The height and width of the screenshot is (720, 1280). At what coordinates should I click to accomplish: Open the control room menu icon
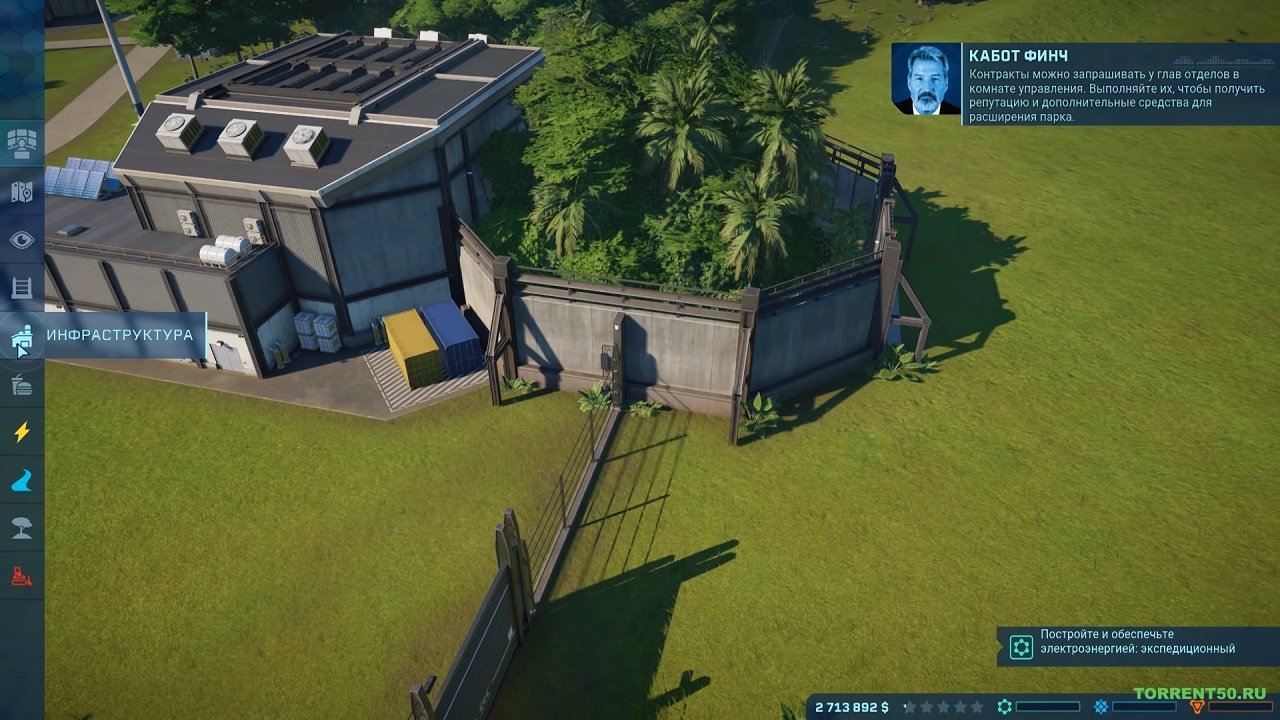point(21,144)
